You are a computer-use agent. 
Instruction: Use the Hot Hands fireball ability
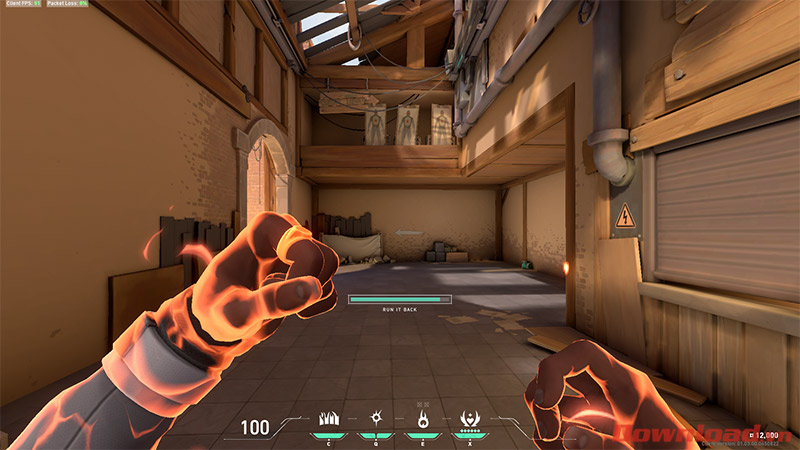(423, 419)
